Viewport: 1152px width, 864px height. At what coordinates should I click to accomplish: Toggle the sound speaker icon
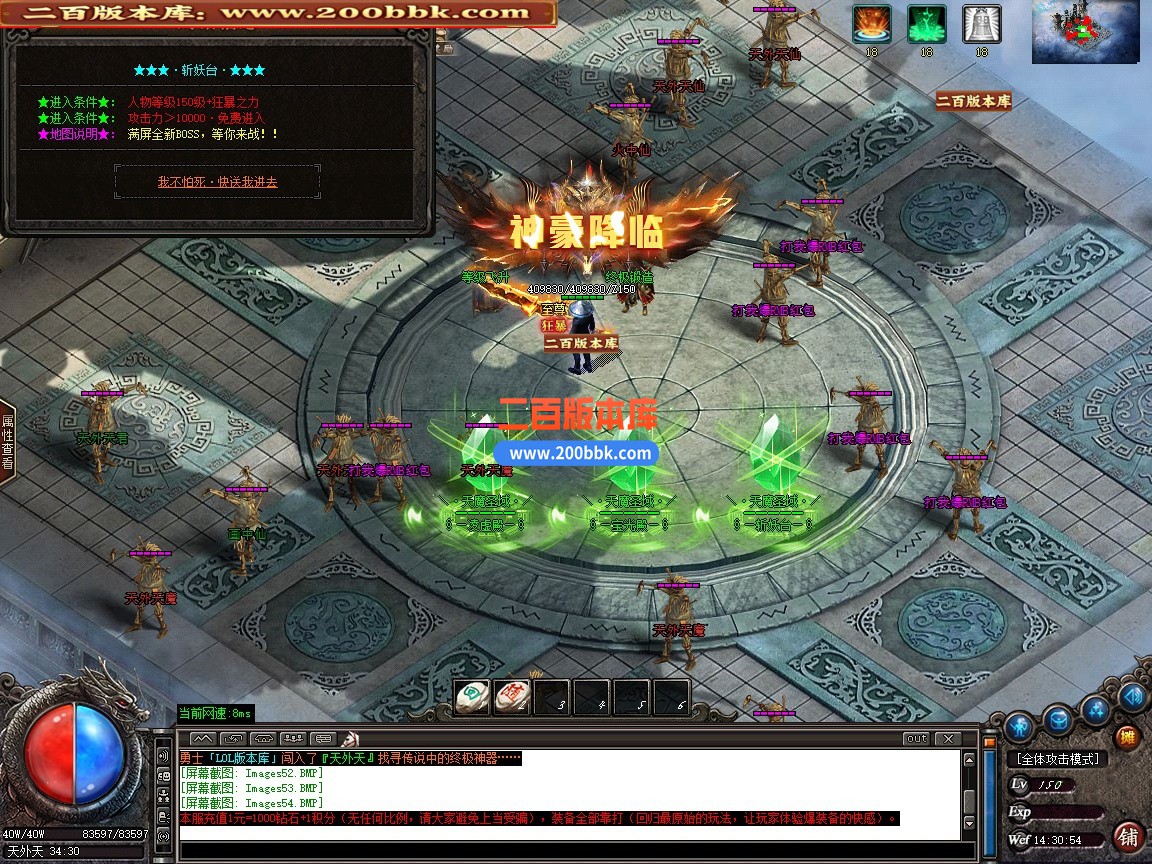coord(1132,696)
